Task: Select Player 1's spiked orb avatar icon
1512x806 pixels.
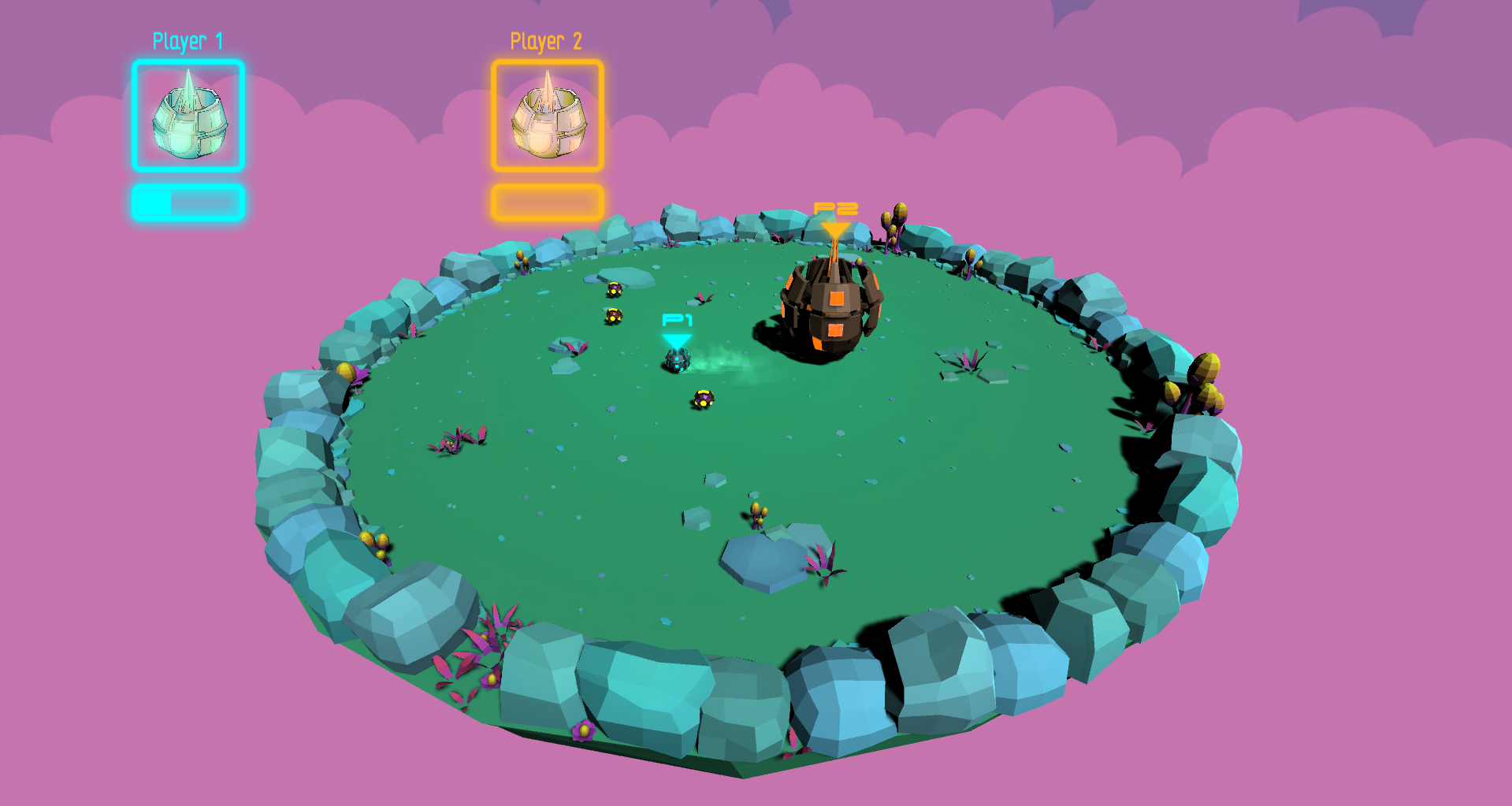Action: (x=188, y=118)
